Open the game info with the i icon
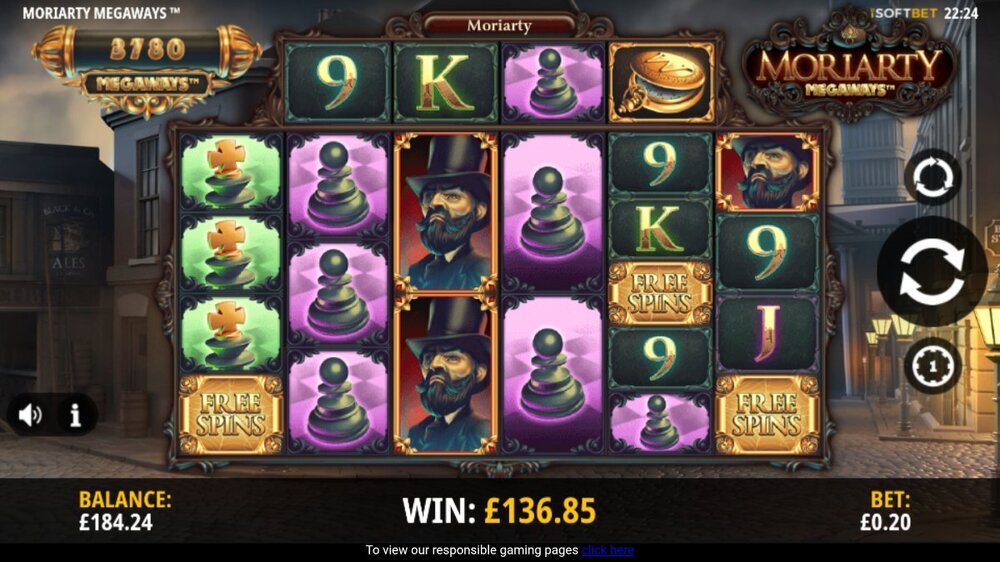The width and height of the screenshot is (1000, 562). click(x=75, y=415)
